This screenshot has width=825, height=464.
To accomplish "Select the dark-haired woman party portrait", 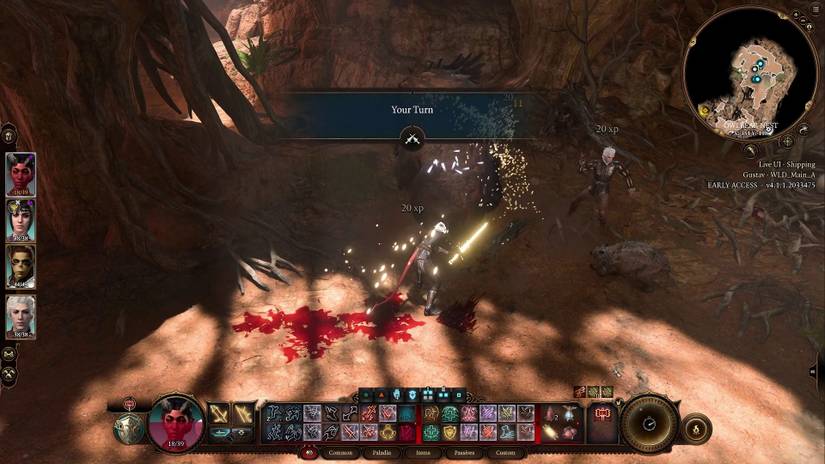I will [21, 219].
